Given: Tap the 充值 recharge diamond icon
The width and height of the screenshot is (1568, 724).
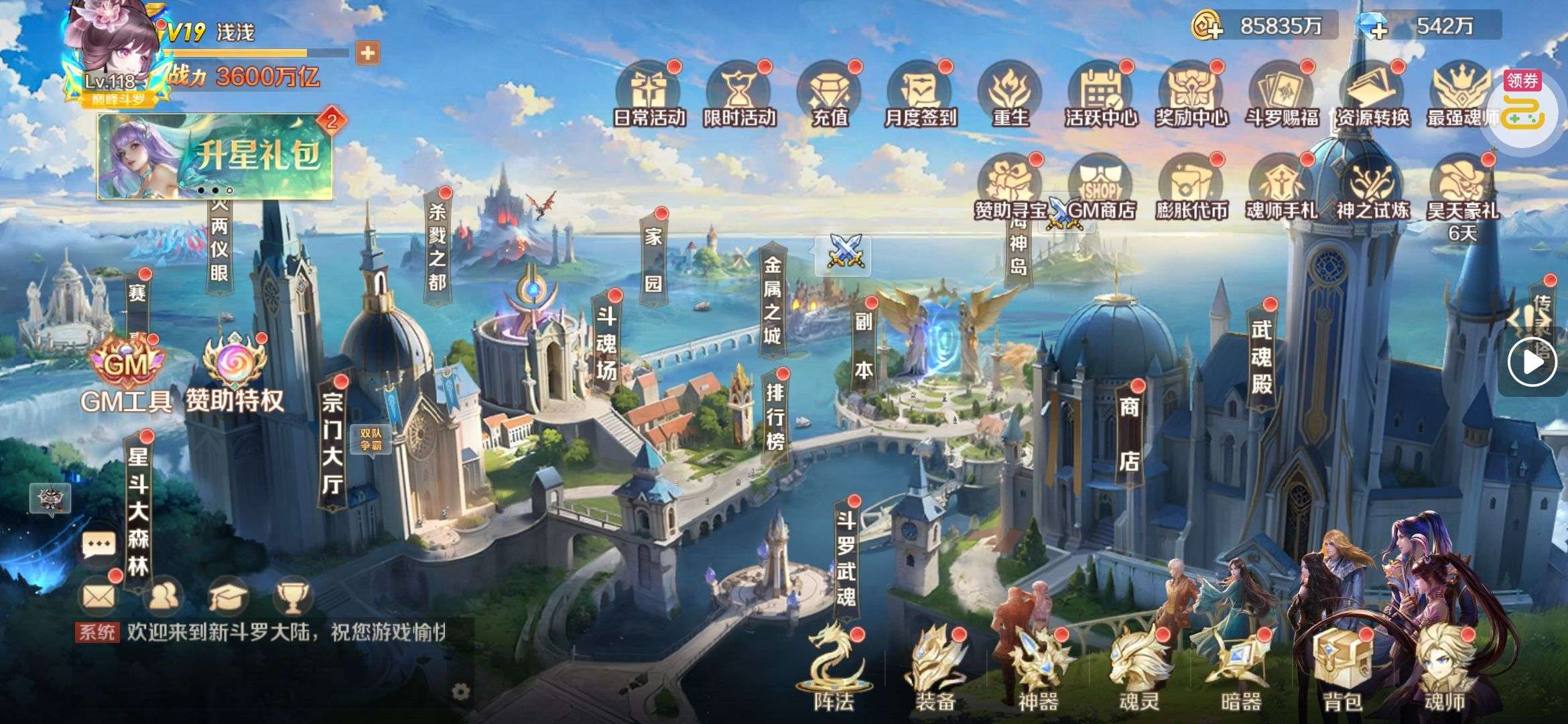Looking at the screenshot, I should coord(830,96).
